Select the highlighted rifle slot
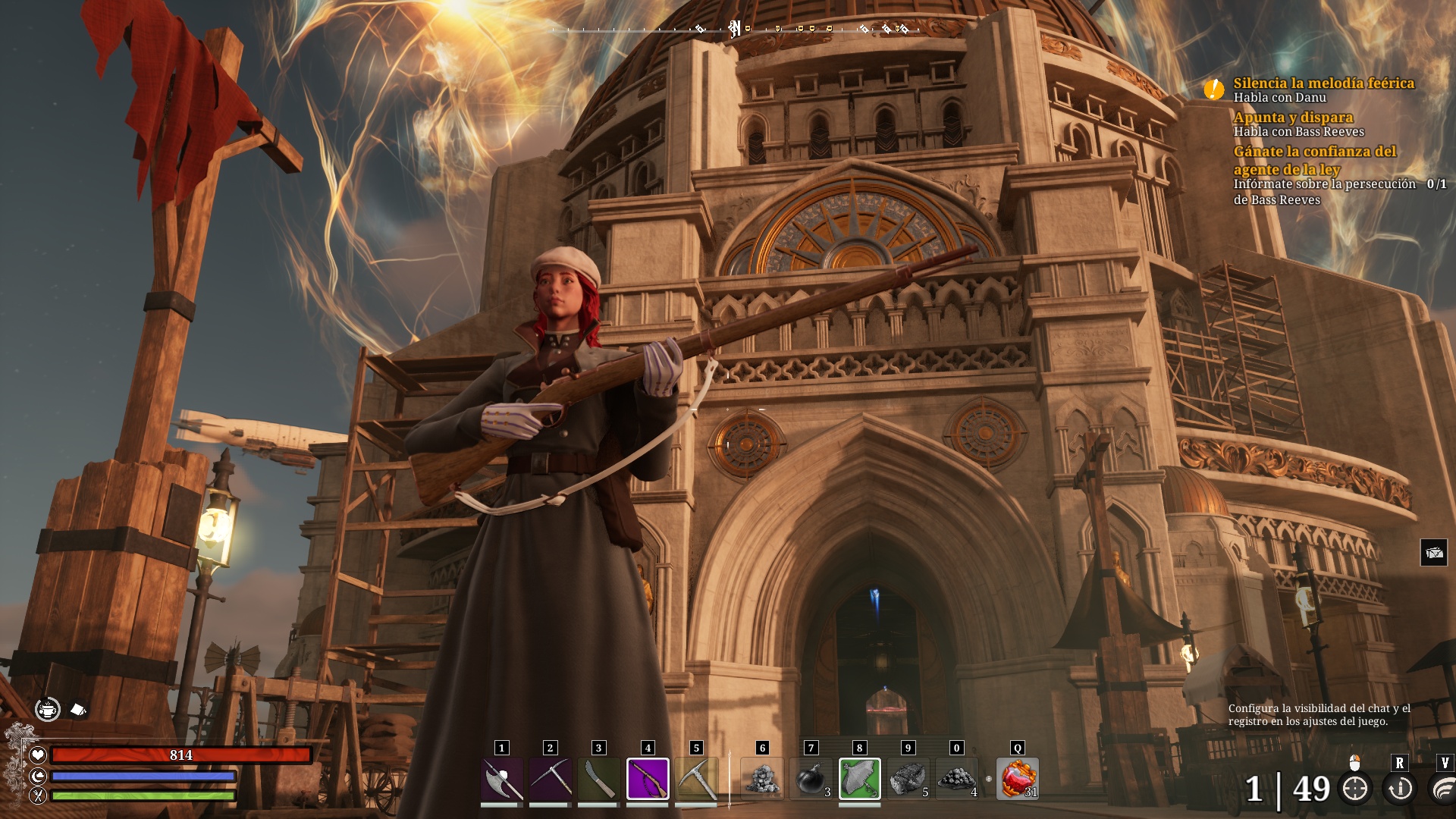The width and height of the screenshot is (1456, 819). coord(648,779)
